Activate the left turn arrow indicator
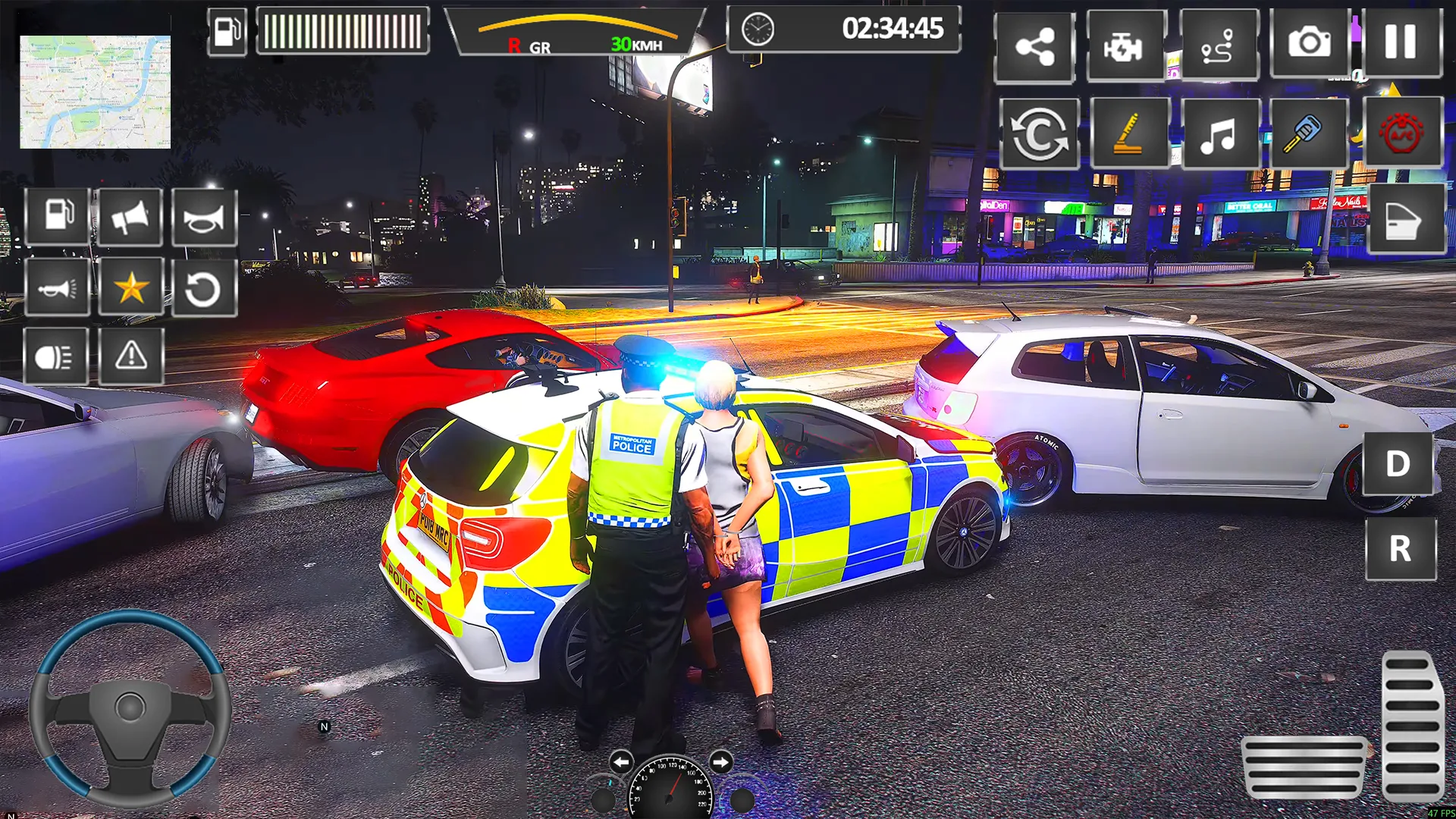The image size is (1456, 819). [x=621, y=761]
